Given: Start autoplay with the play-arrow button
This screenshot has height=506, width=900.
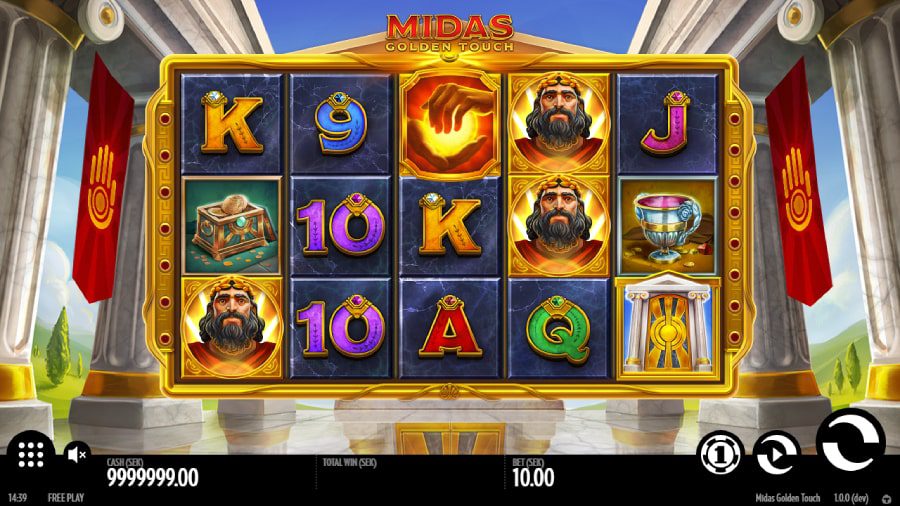Looking at the screenshot, I should pos(773,453).
